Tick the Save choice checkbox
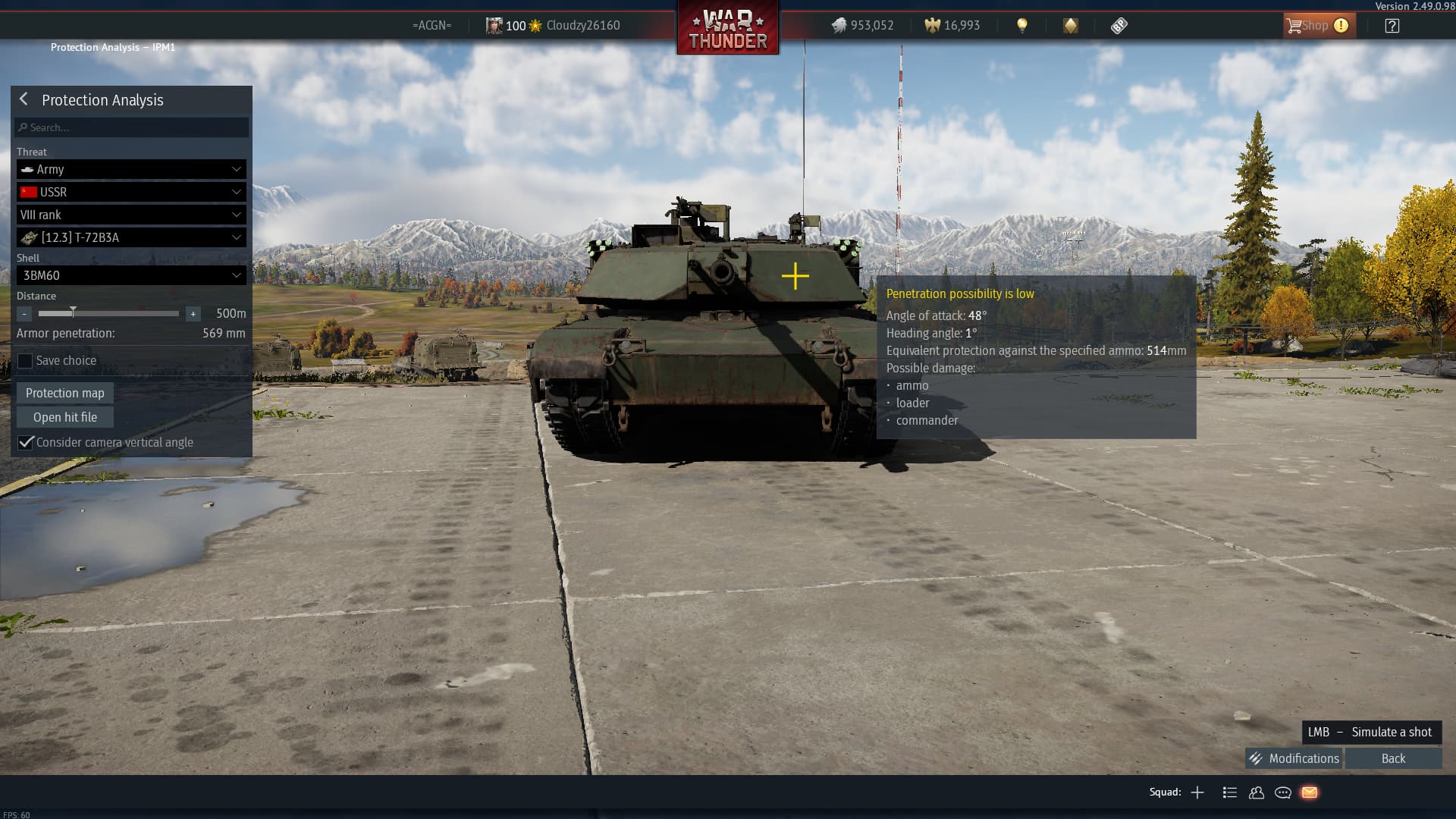The height and width of the screenshot is (819, 1456). pyautogui.click(x=26, y=361)
